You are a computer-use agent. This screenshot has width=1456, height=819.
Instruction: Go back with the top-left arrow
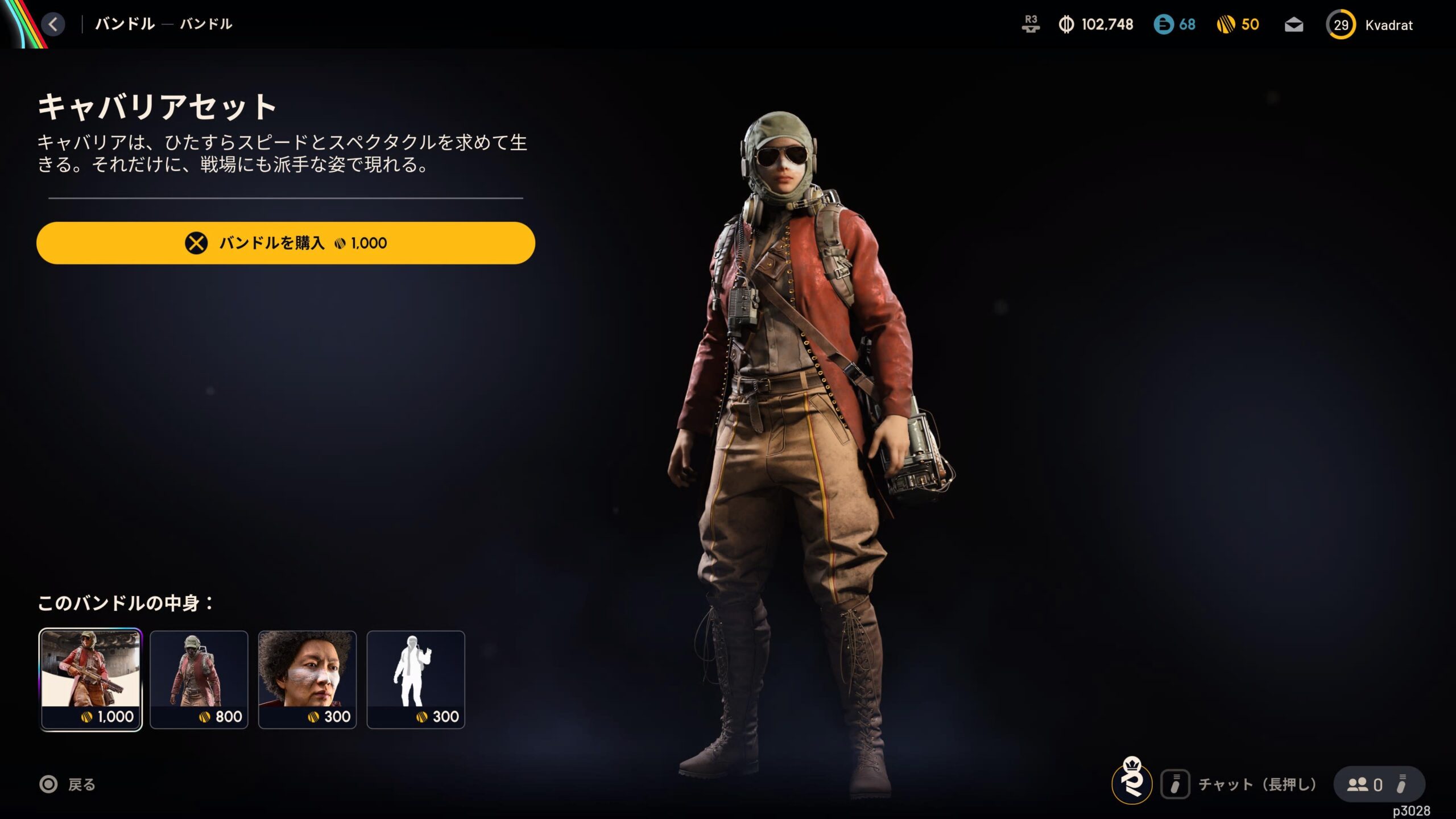point(53,24)
